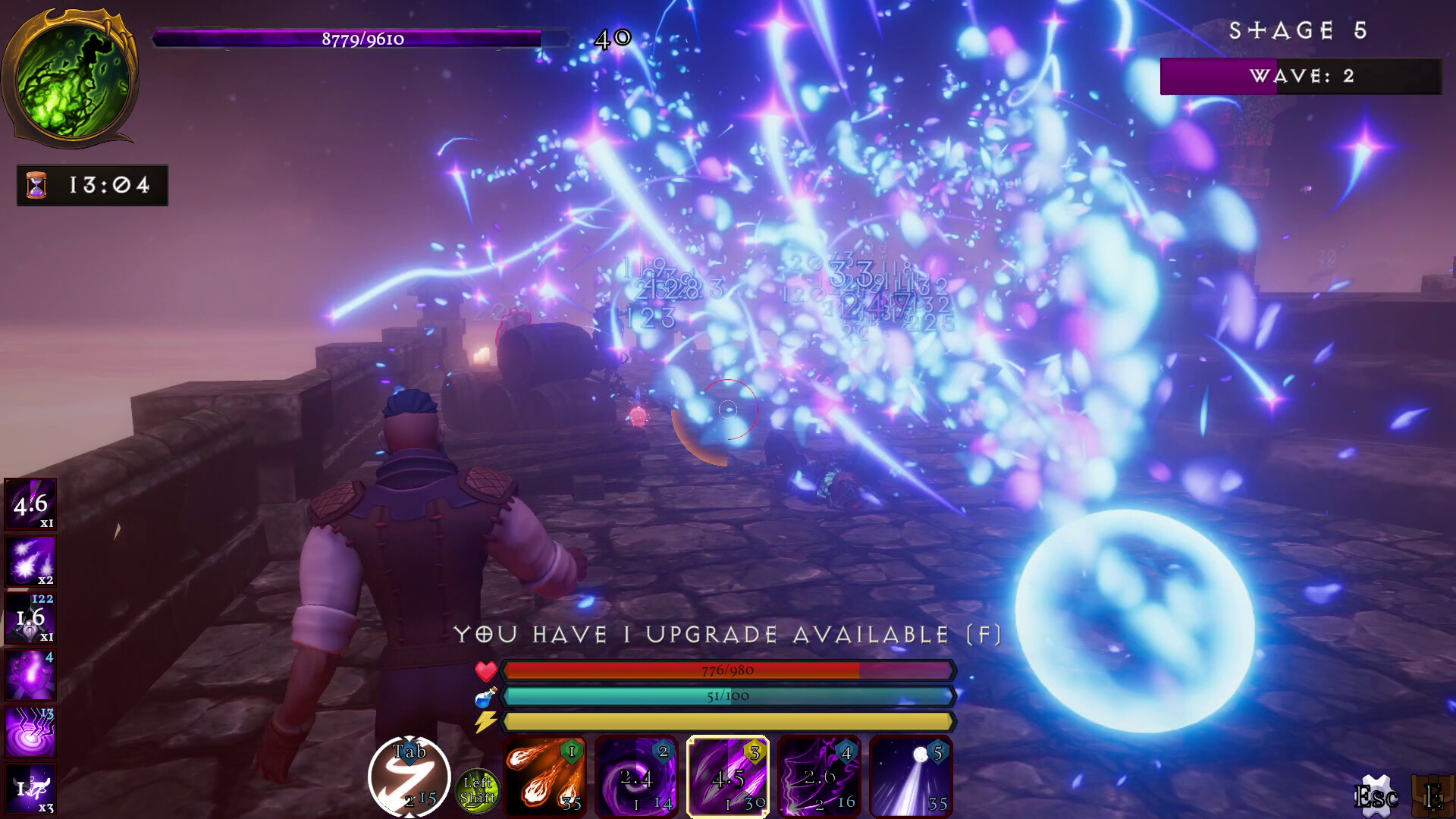Cast the moonbeam ability in hotbar slot 5
1456x819 pixels.
[x=908, y=775]
